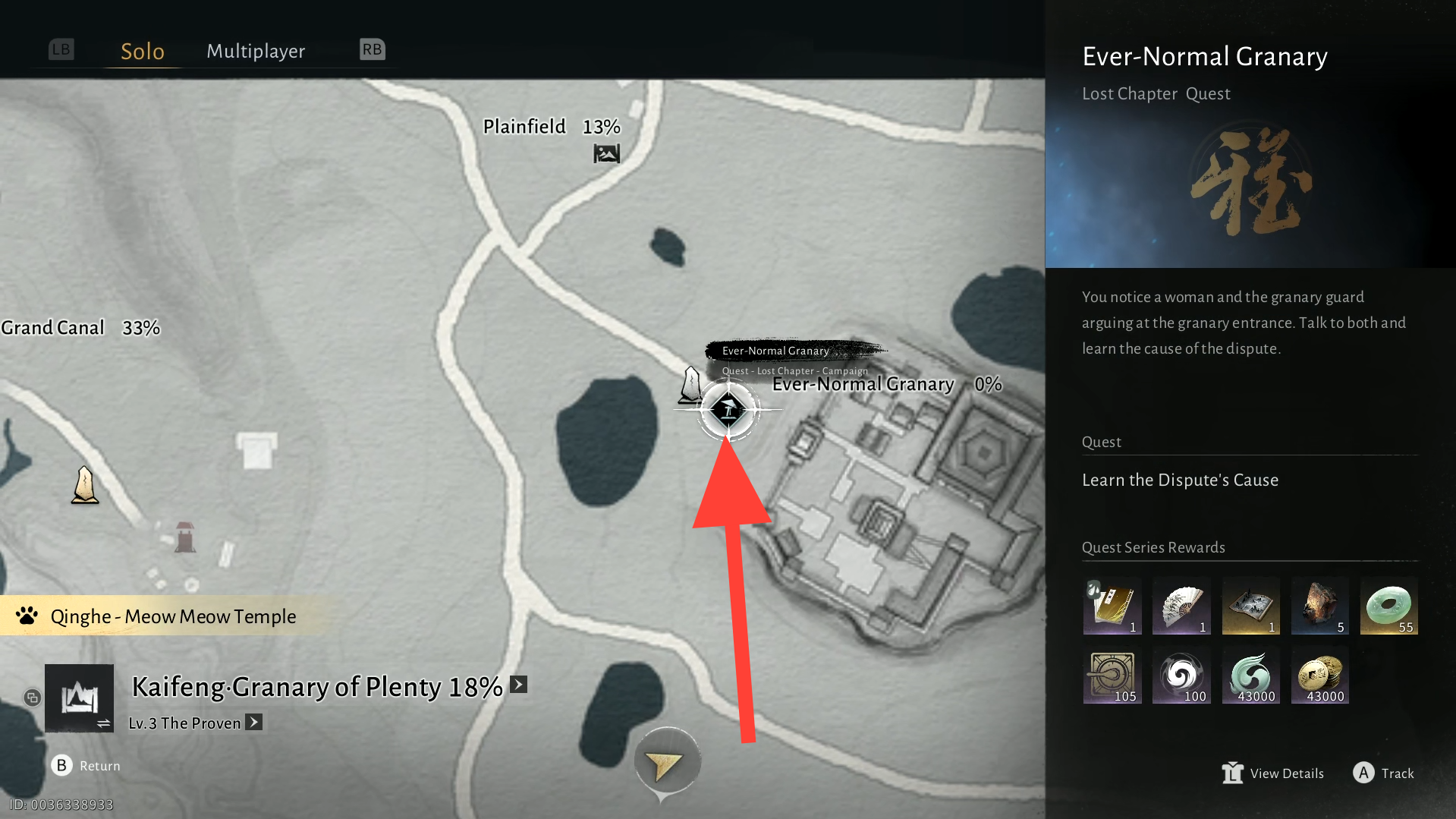The height and width of the screenshot is (819, 1456).
Task: View details of the quest
Action: [1273, 773]
